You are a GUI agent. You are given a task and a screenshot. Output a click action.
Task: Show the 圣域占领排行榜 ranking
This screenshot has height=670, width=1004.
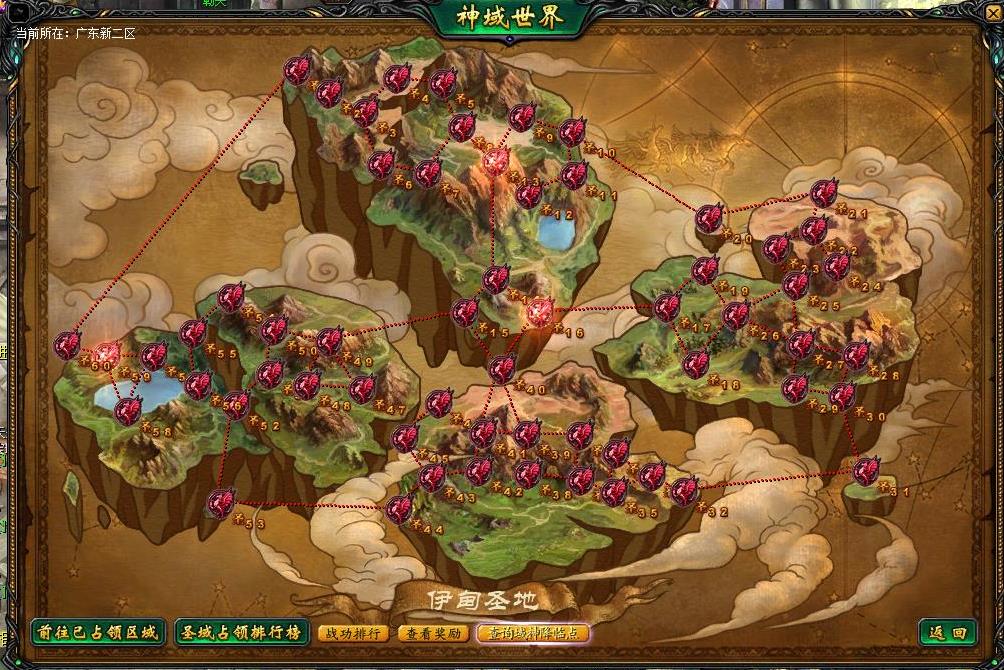tap(240, 633)
